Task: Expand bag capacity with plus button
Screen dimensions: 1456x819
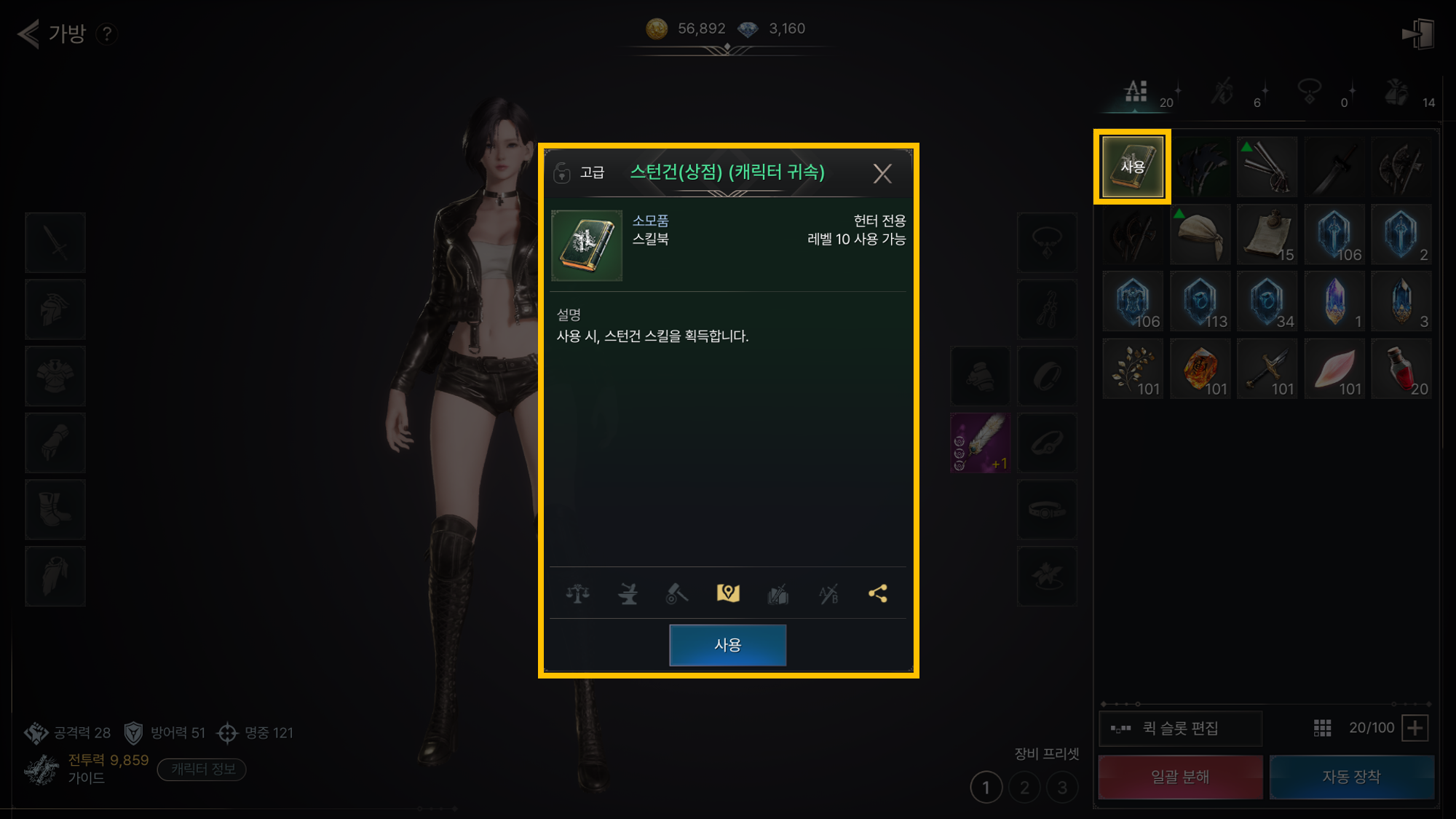Action: pyautogui.click(x=1415, y=728)
